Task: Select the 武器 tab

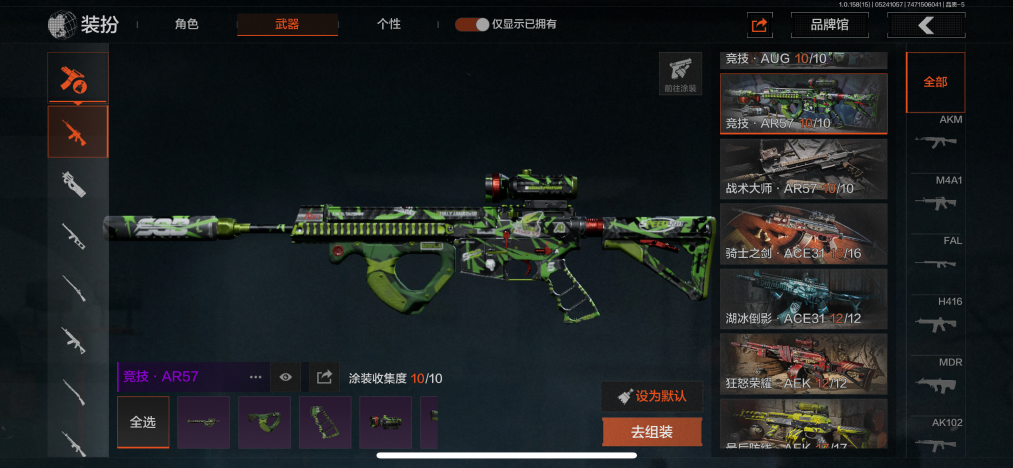Action: coord(287,24)
